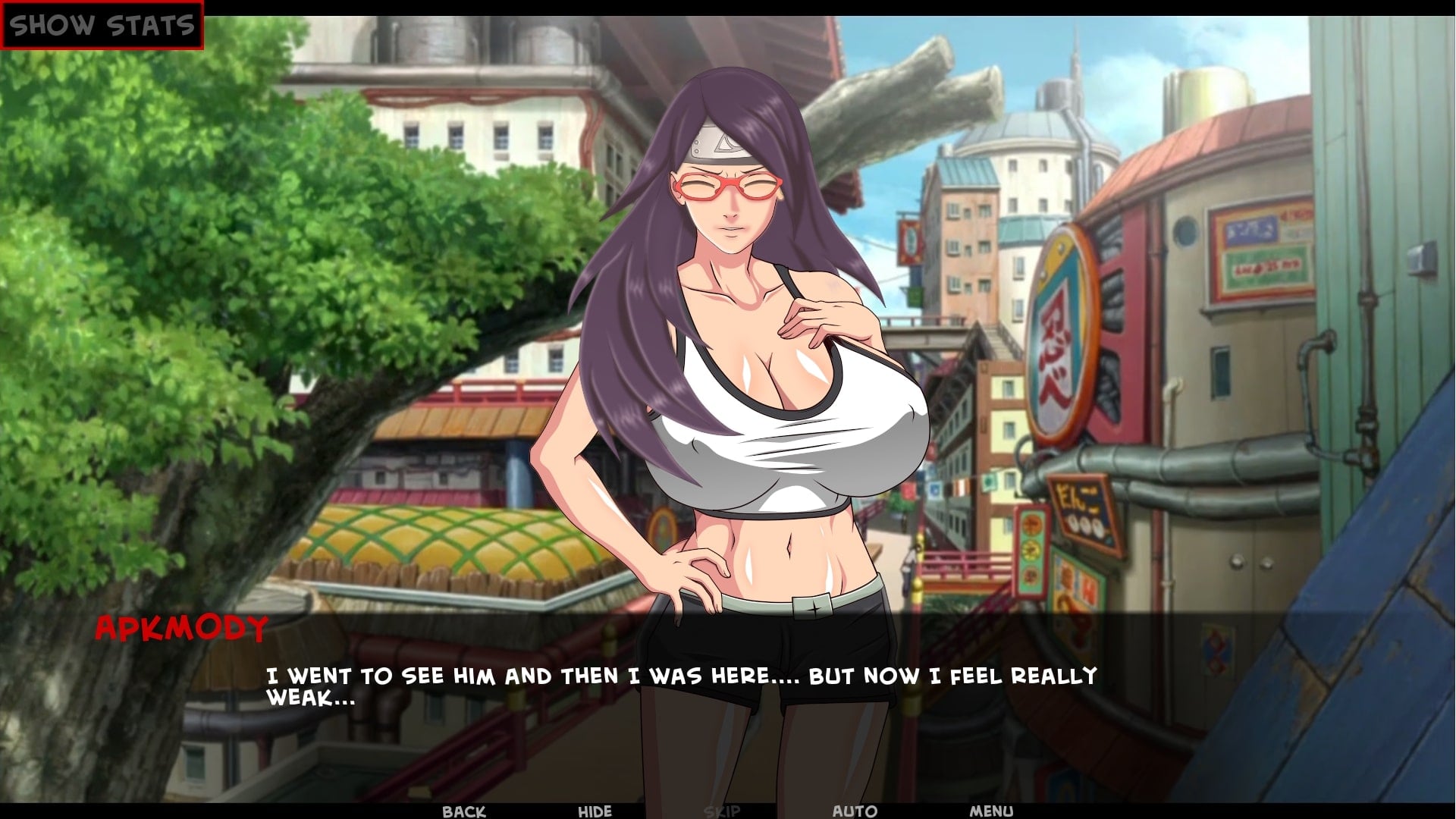Click HIDE to view the full artwork
1456x819 pixels.
pos(594,810)
